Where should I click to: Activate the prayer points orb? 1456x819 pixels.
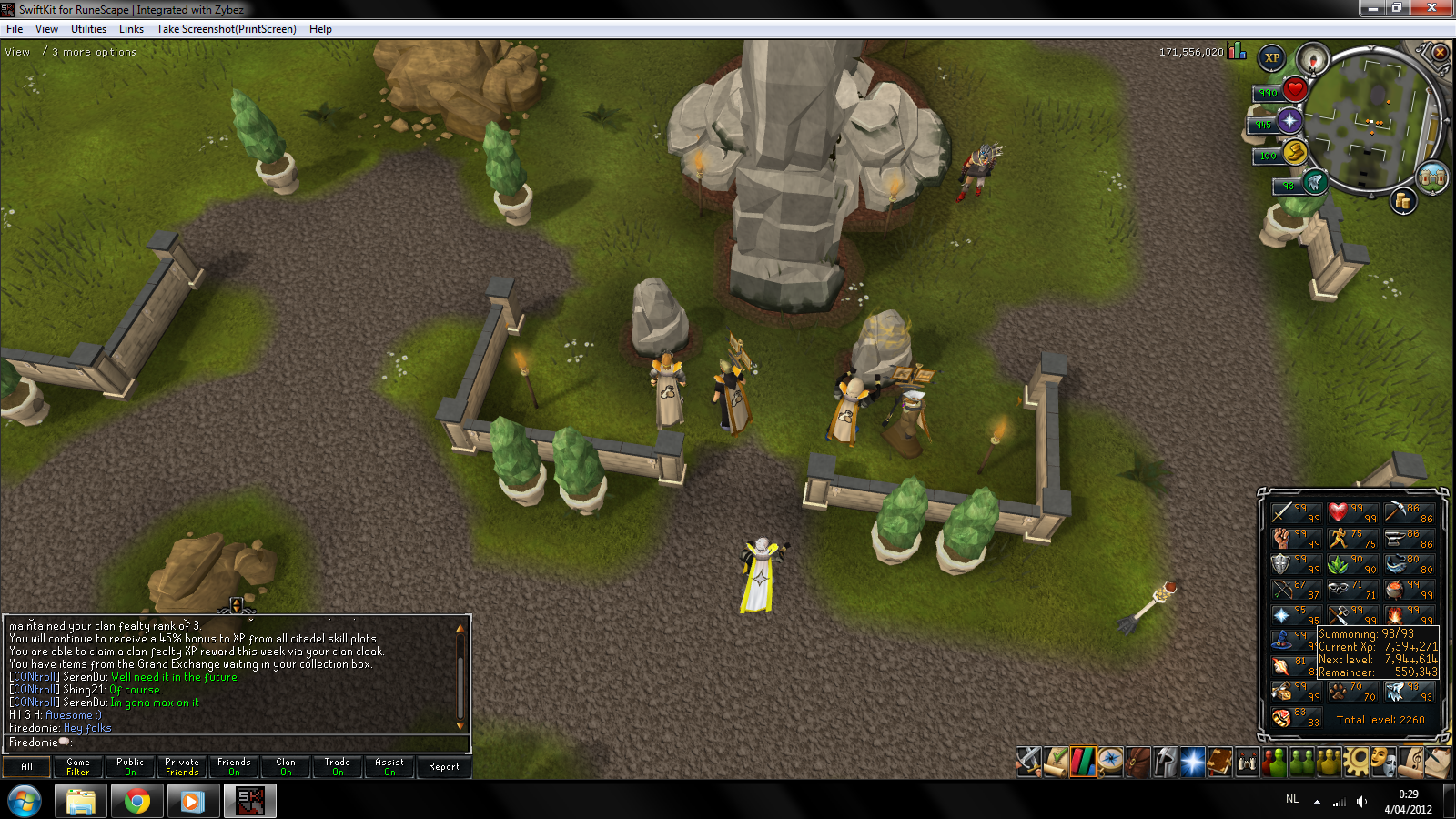click(1289, 121)
